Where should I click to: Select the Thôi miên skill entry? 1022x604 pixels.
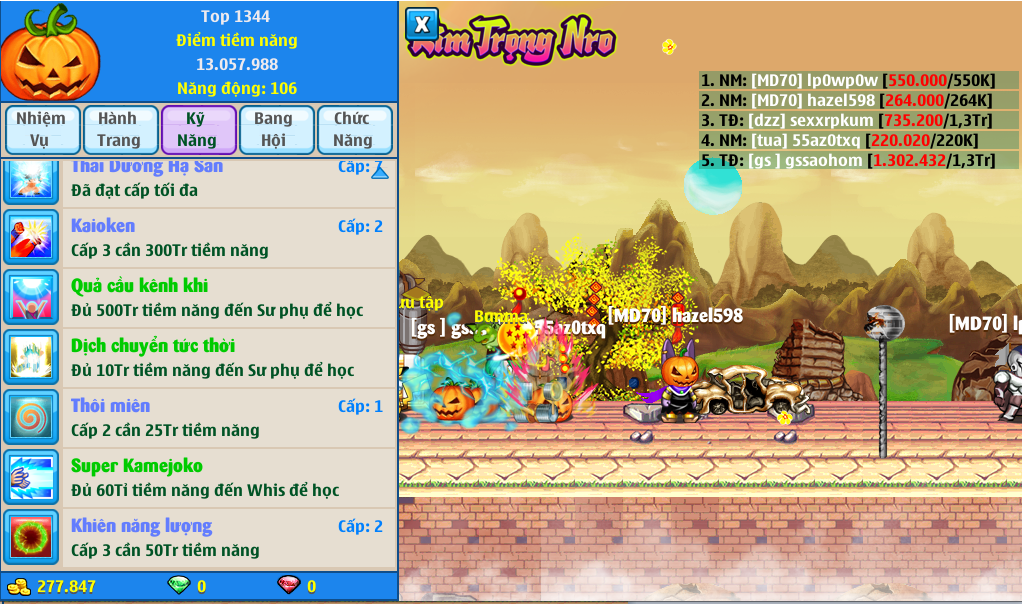pyautogui.click(x=200, y=418)
